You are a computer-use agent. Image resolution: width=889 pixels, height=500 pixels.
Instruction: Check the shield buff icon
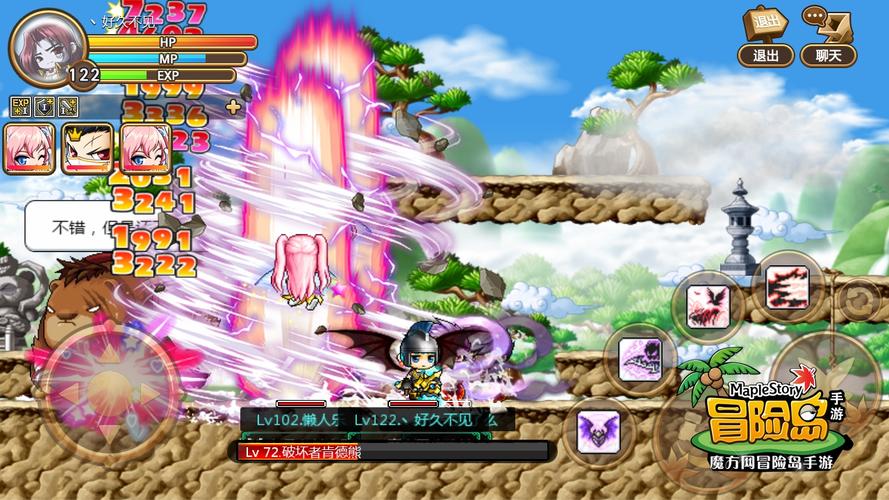[44, 106]
